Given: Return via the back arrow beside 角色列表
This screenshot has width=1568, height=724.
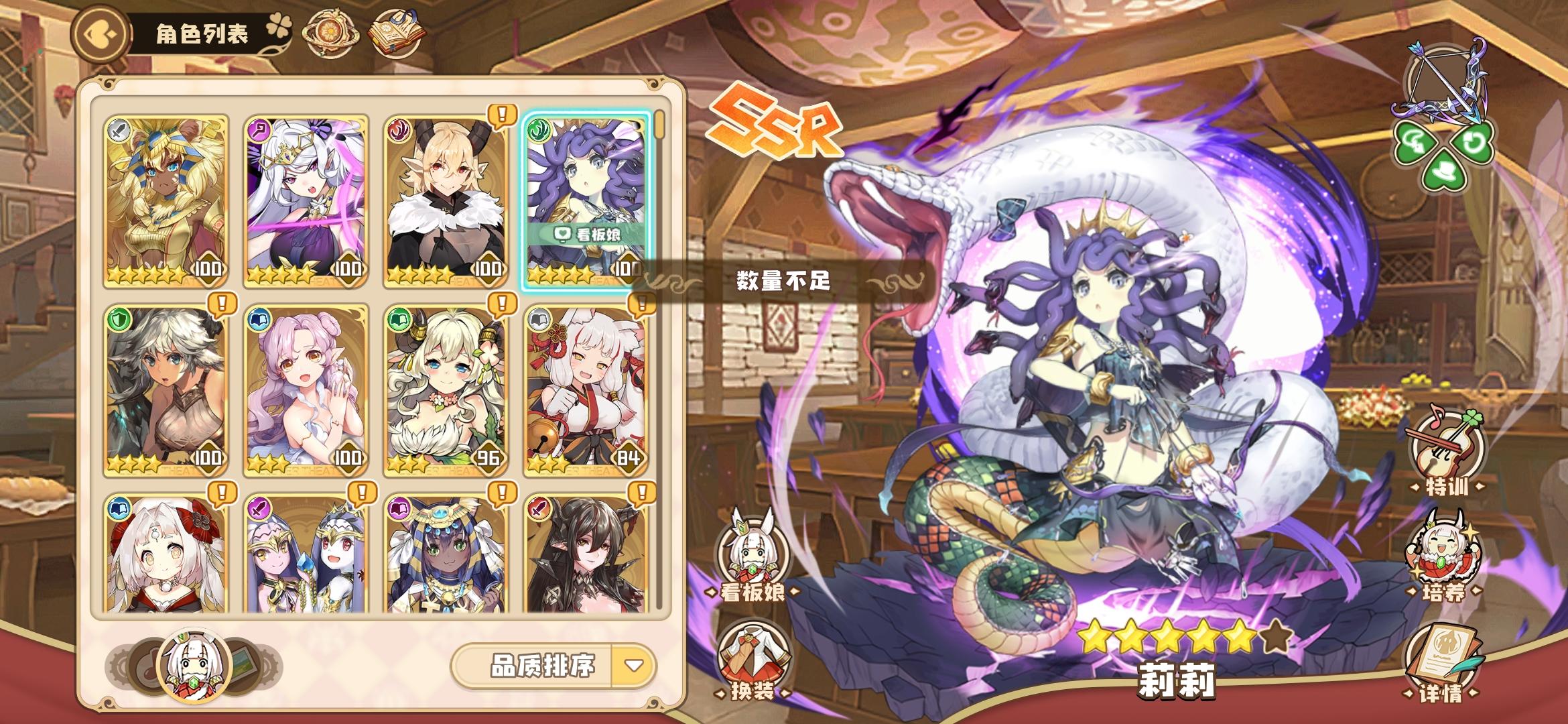Looking at the screenshot, I should 101,31.
